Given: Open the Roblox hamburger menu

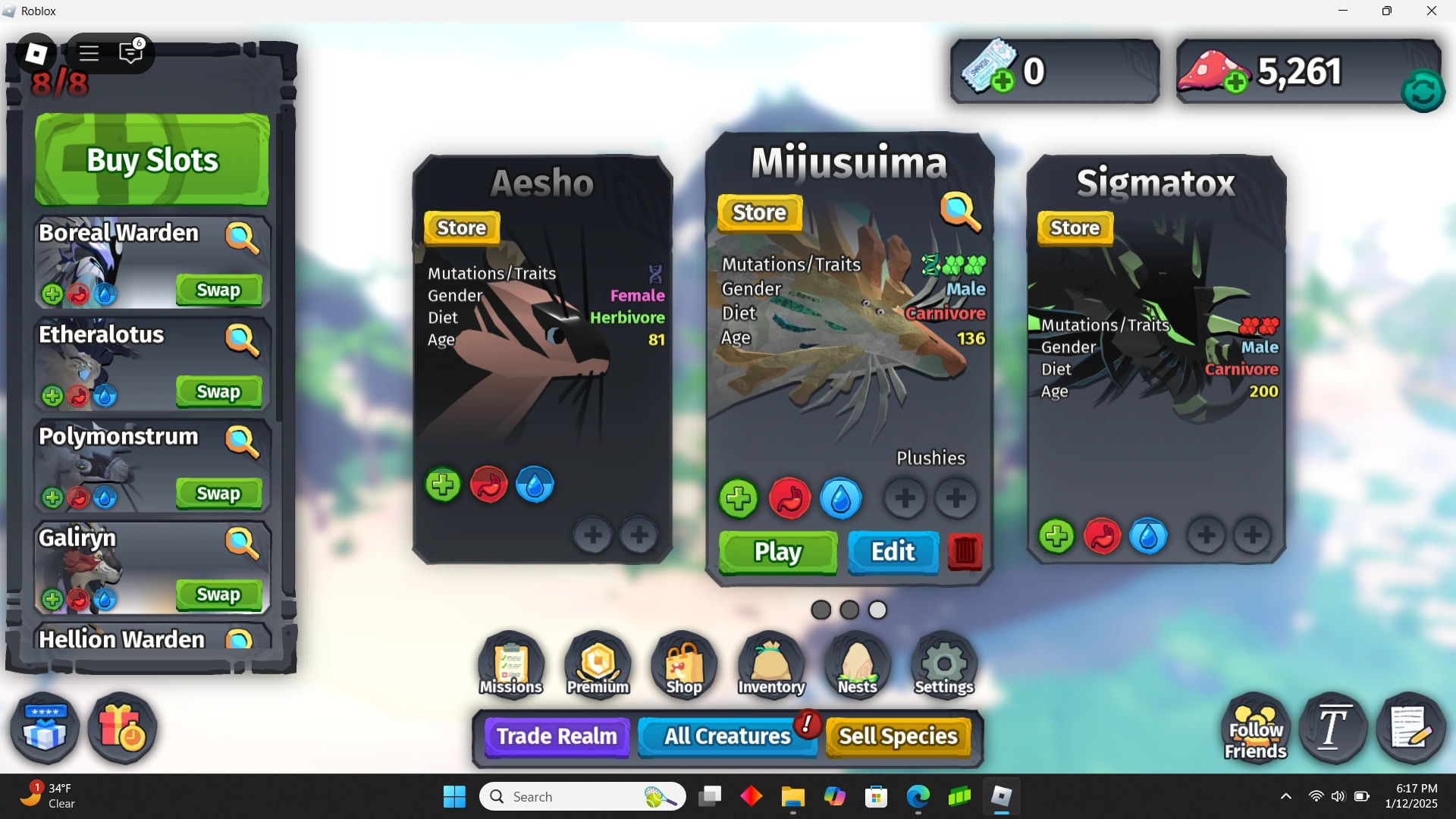Looking at the screenshot, I should pyautogui.click(x=89, y=53).
